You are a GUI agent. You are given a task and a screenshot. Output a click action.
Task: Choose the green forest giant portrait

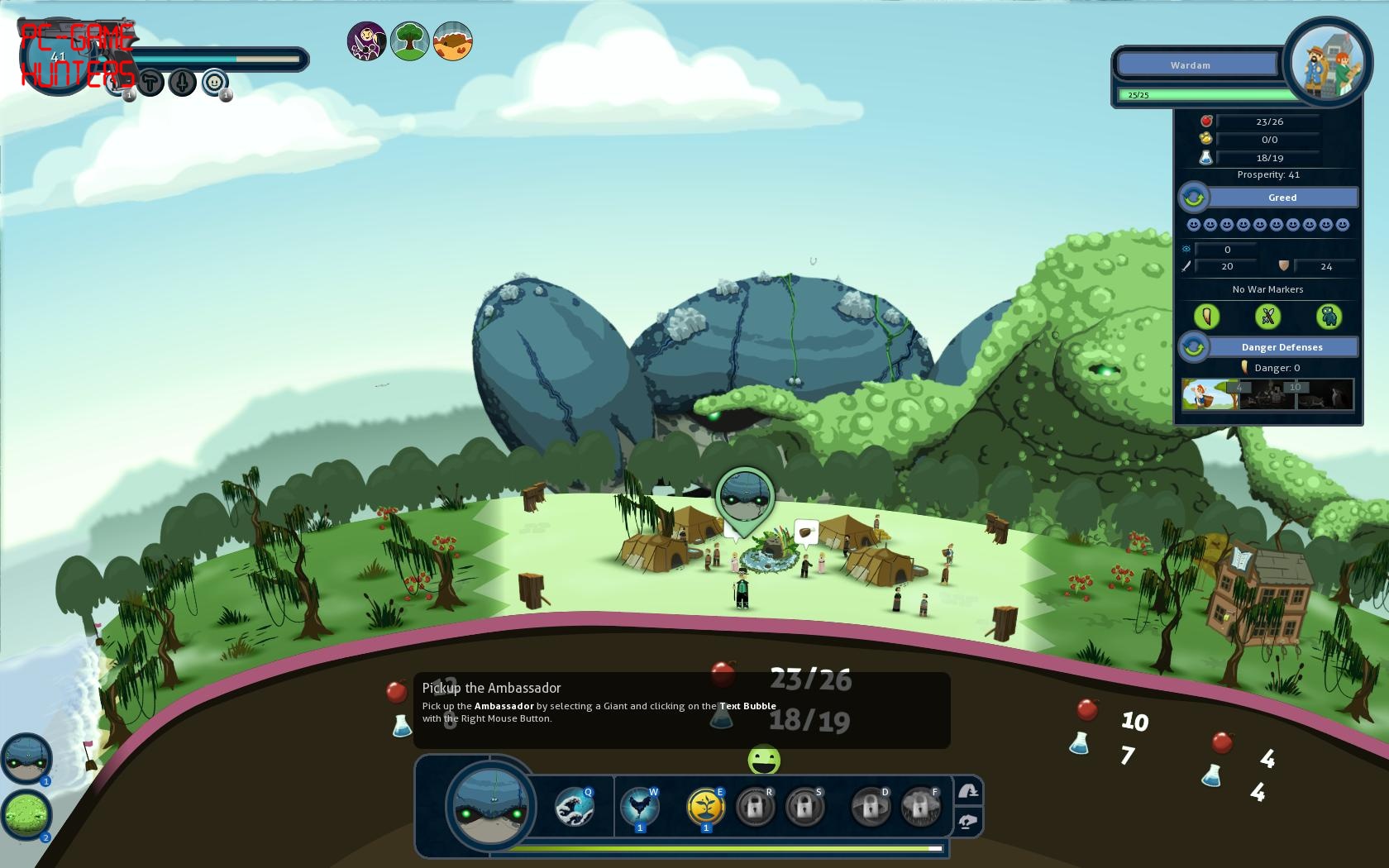click(x=26, y=814)
